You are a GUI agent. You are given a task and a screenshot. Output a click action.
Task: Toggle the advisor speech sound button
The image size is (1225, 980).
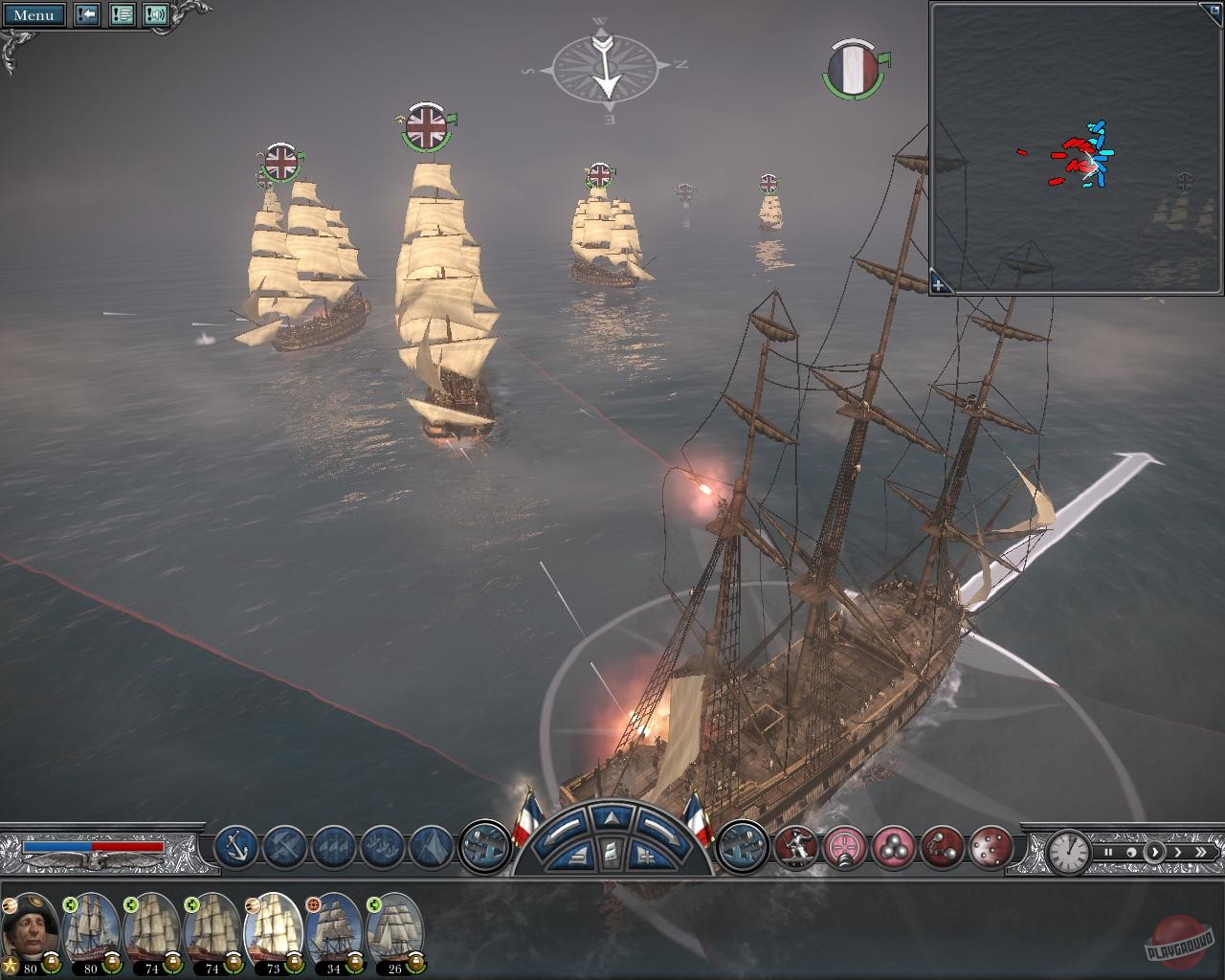156,14
